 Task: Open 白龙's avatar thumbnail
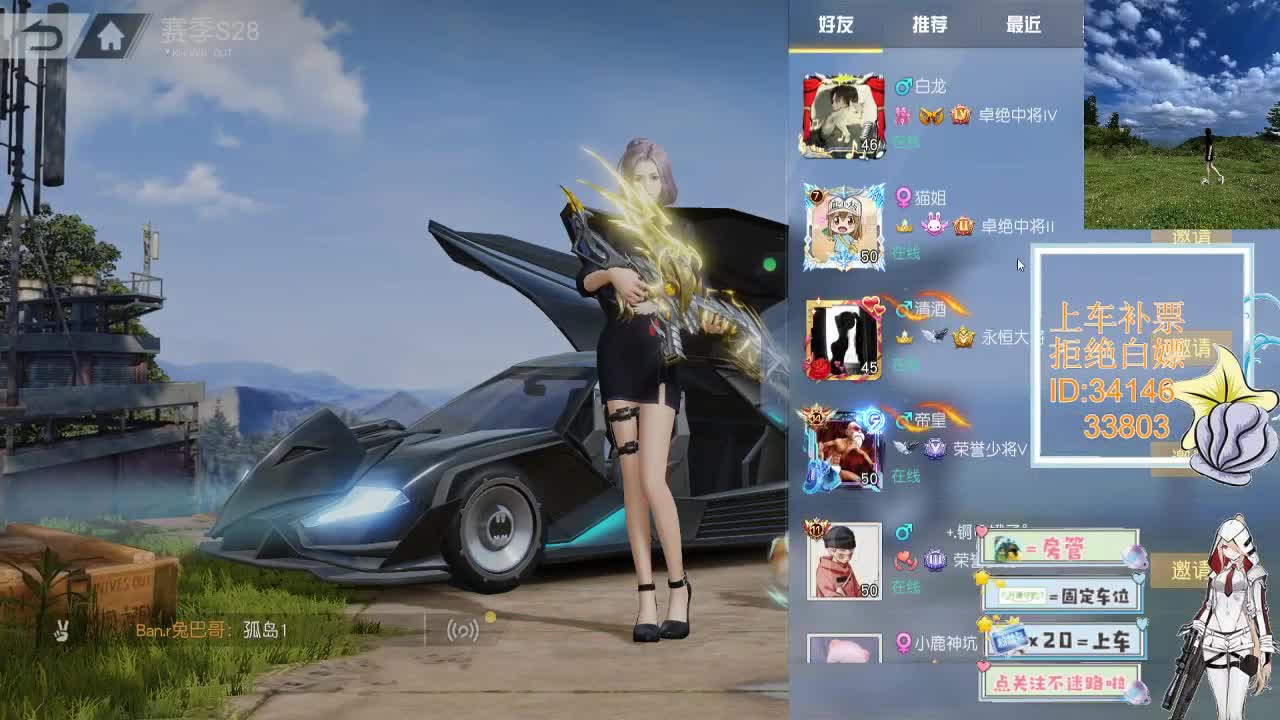pos(843,114)
